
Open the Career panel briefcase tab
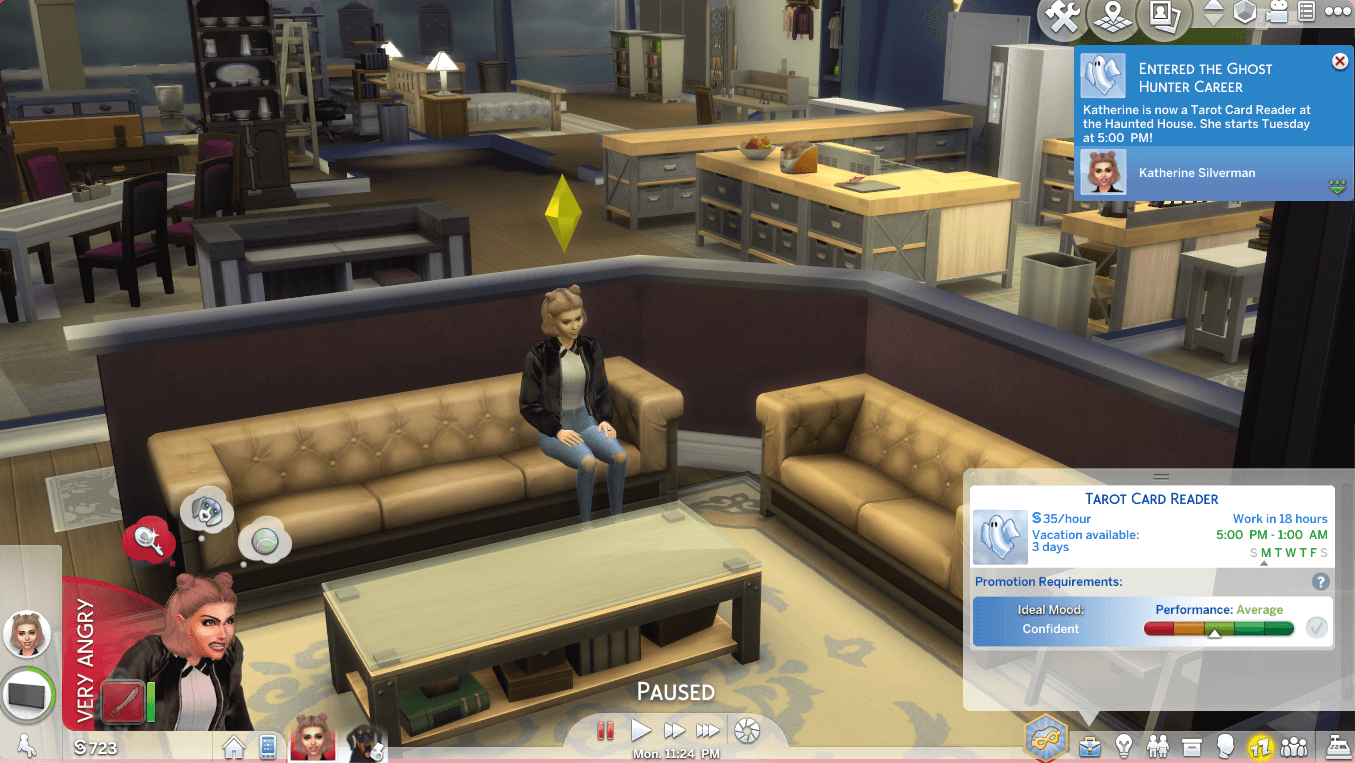click(1091, 746)
